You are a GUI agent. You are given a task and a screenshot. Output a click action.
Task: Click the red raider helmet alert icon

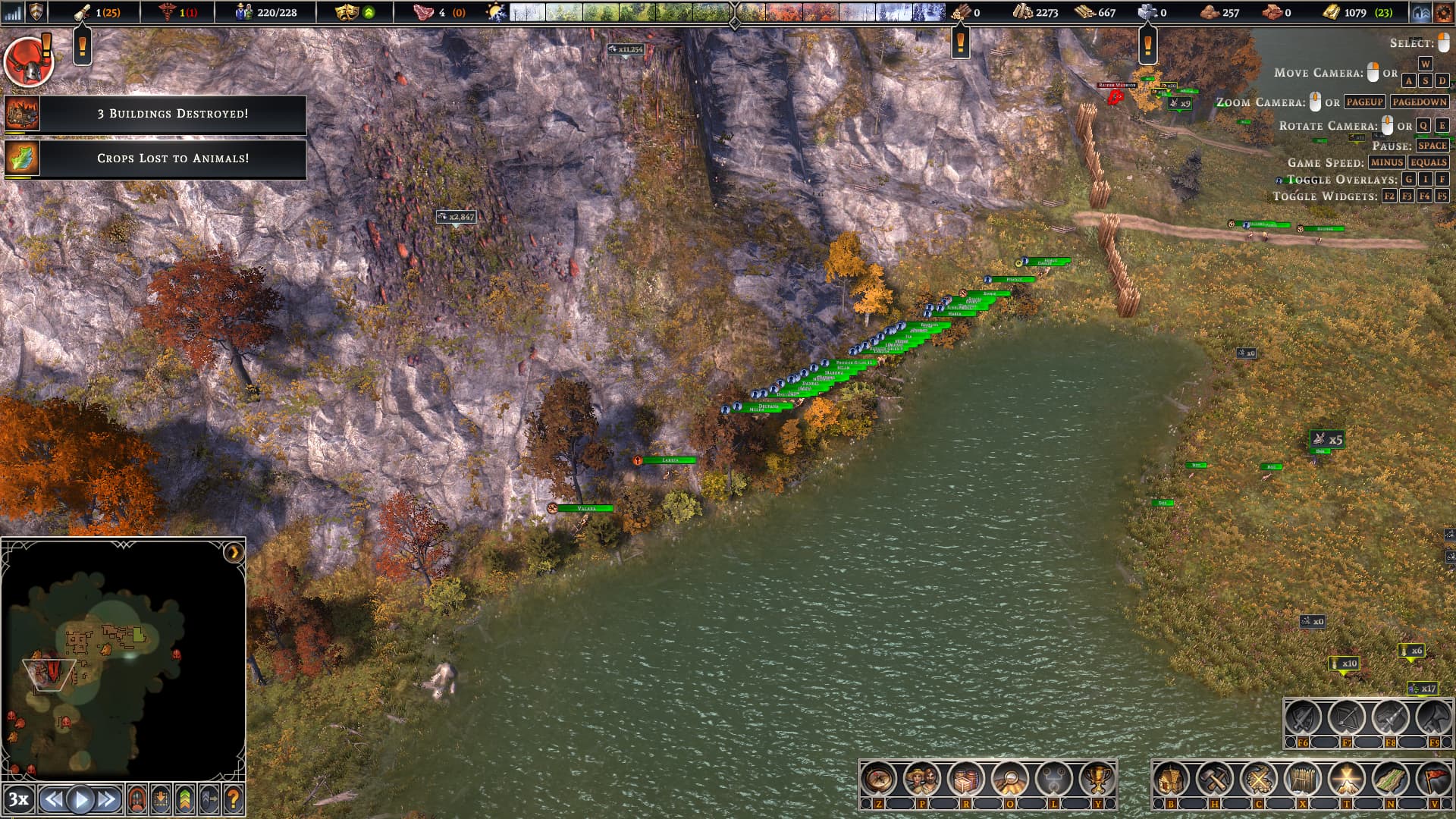tap(28, 62)
